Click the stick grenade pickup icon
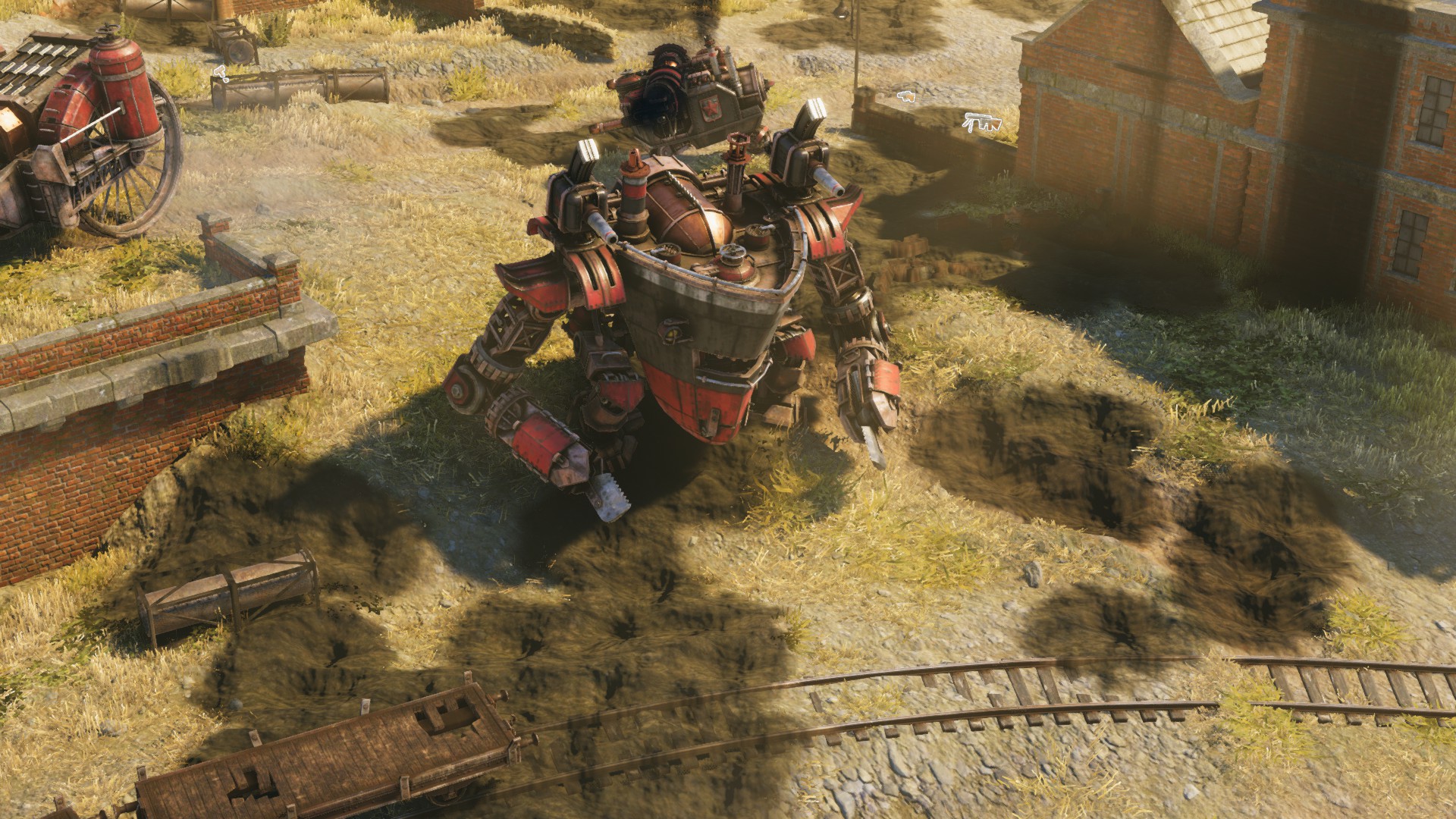 [x=221, y=73]
